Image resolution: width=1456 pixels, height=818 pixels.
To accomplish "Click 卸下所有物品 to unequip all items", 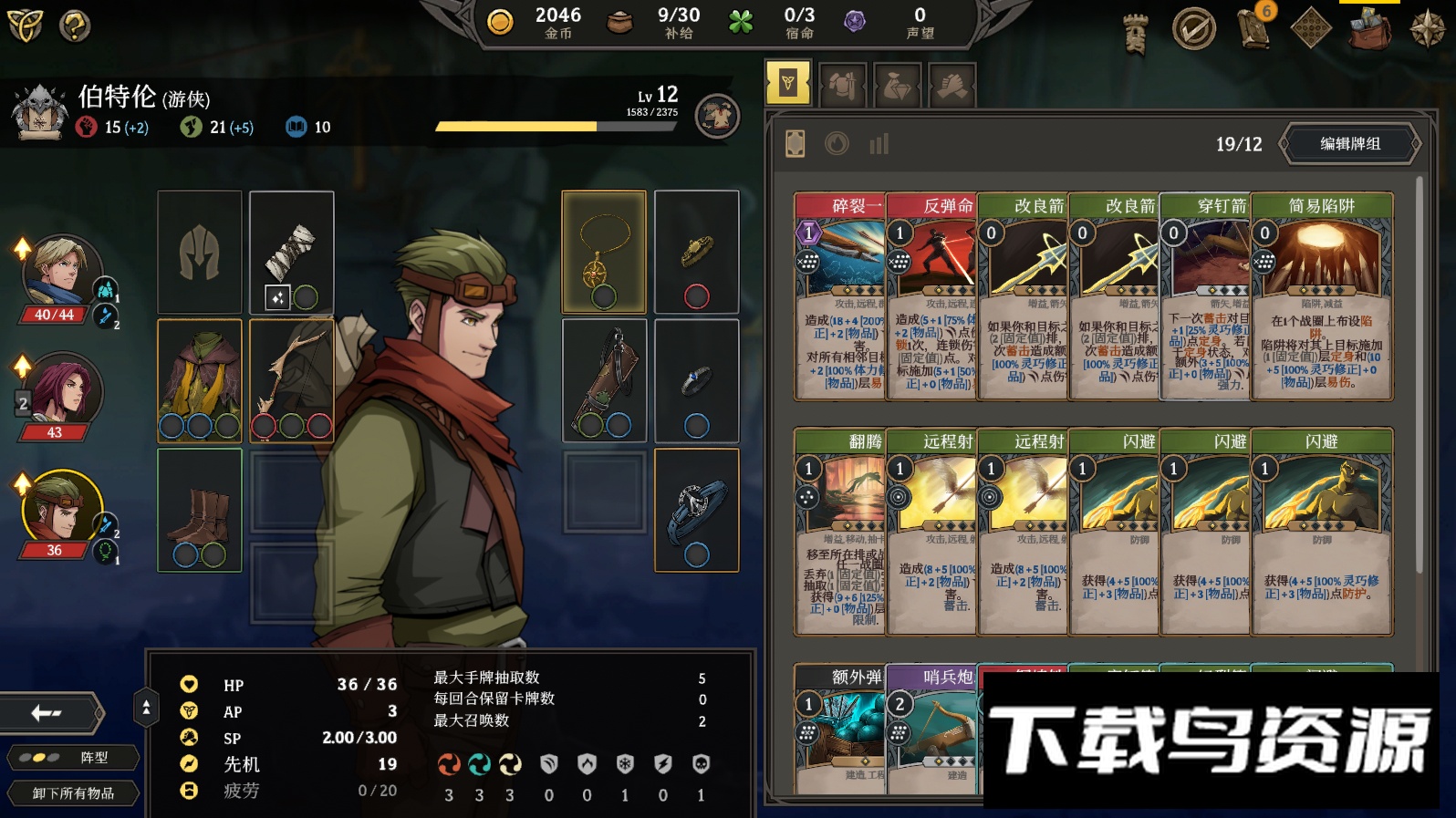I will [x=73, y=793].
